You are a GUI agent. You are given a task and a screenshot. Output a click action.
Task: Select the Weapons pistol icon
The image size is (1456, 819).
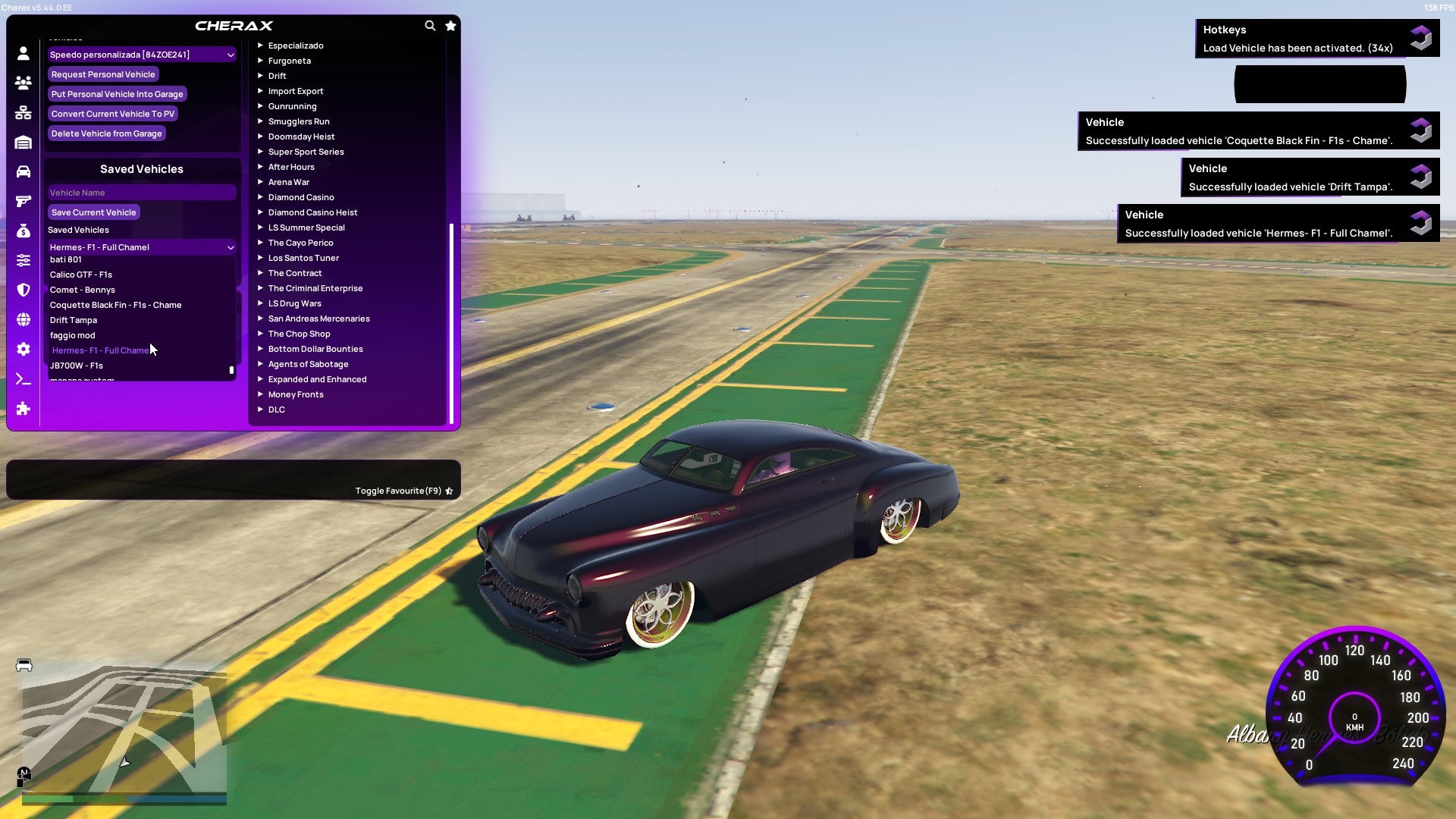23,200
